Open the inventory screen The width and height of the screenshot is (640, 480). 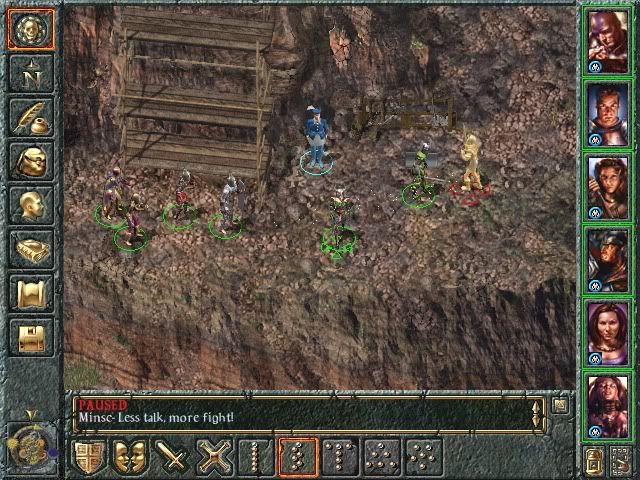(x=30, y=161)
